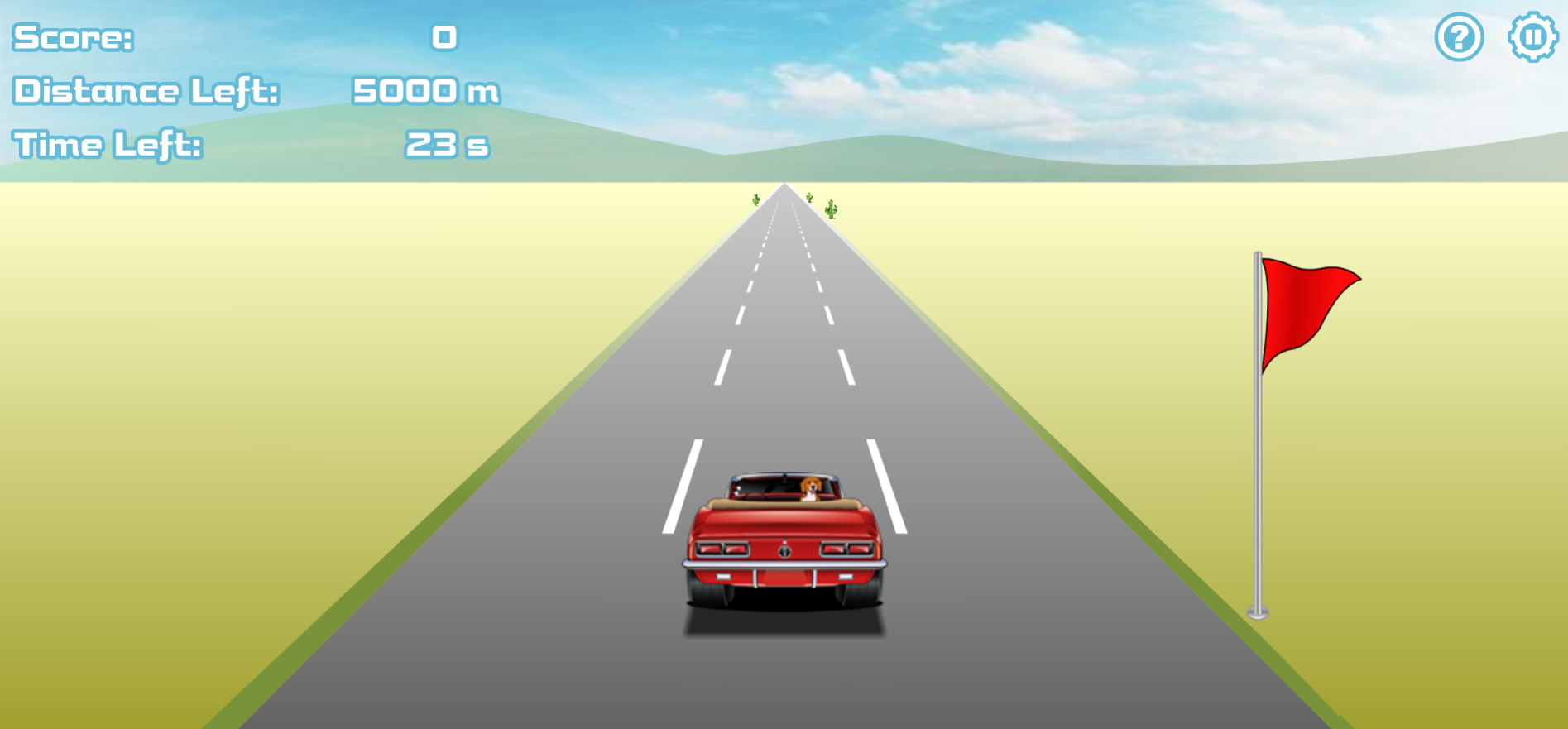Image resolution: width=1568 pixels, height=729 pixels.
Task: Click the red racing car sprite
Action: click(x=784, y=538)
